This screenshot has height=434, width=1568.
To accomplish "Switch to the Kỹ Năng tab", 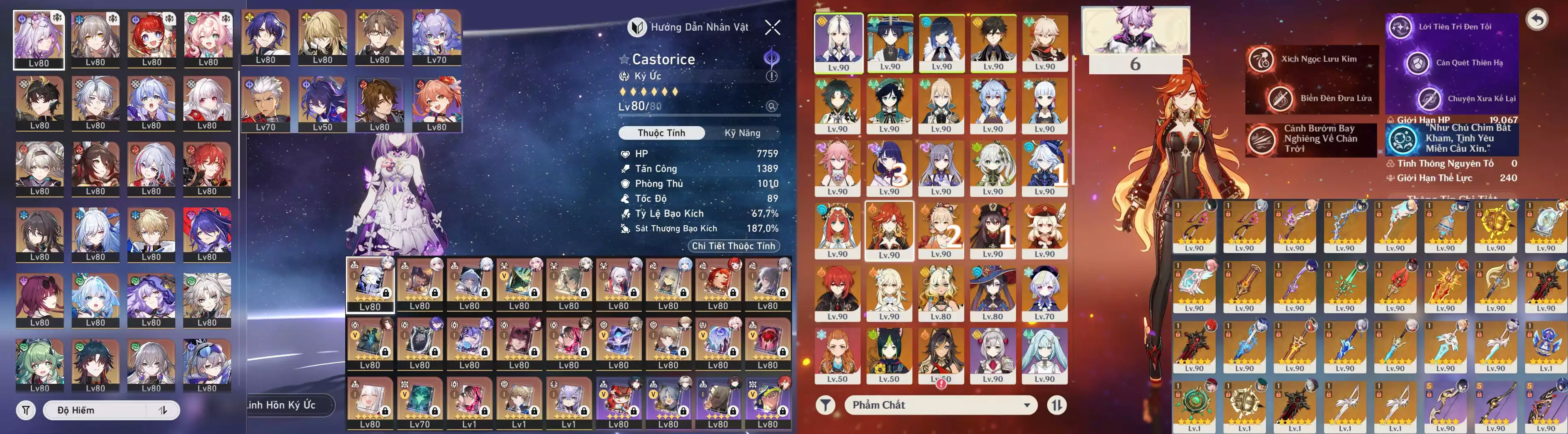I will (742, 133).
